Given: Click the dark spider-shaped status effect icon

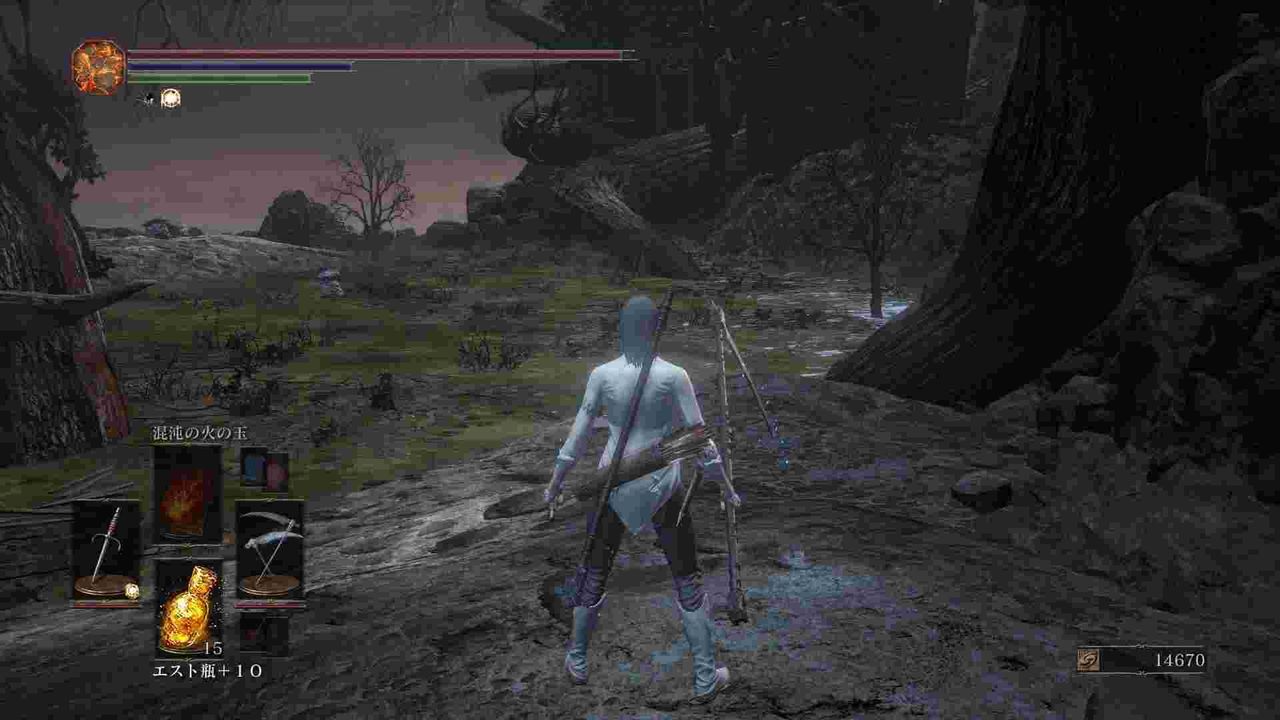Looking at the screenshot, I should pos(147,100).
